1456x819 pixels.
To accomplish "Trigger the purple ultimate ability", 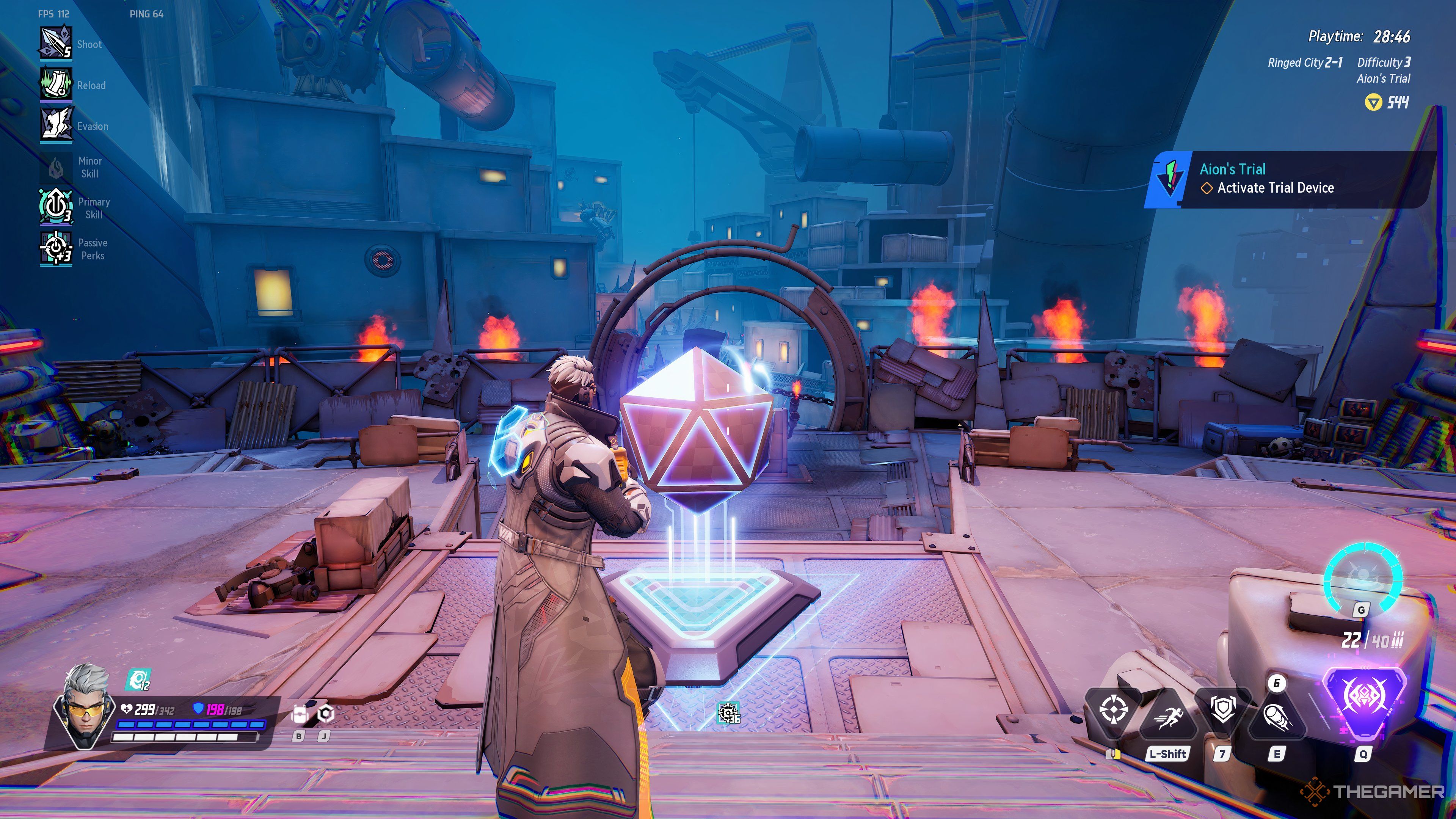I will point(1363,699).
